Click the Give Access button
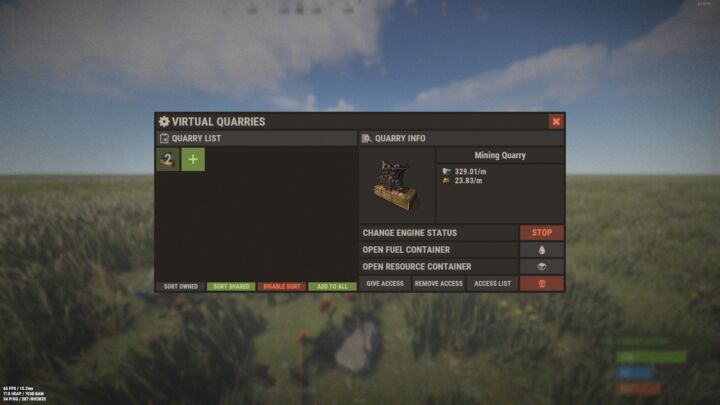The image size is (720, 405). tap(385, 284)
